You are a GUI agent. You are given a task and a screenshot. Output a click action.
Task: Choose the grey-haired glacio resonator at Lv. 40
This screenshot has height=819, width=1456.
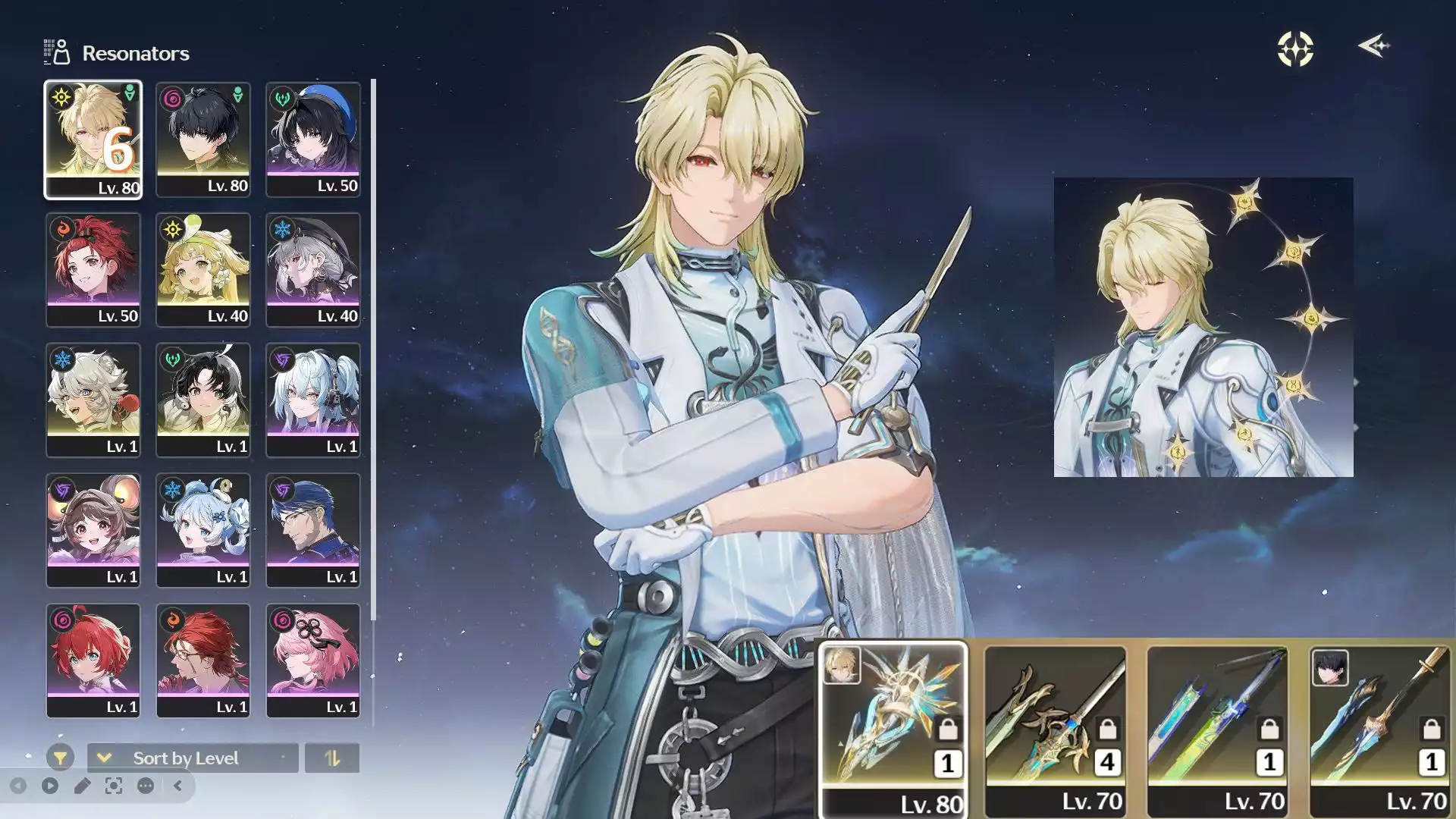(312, 270)
